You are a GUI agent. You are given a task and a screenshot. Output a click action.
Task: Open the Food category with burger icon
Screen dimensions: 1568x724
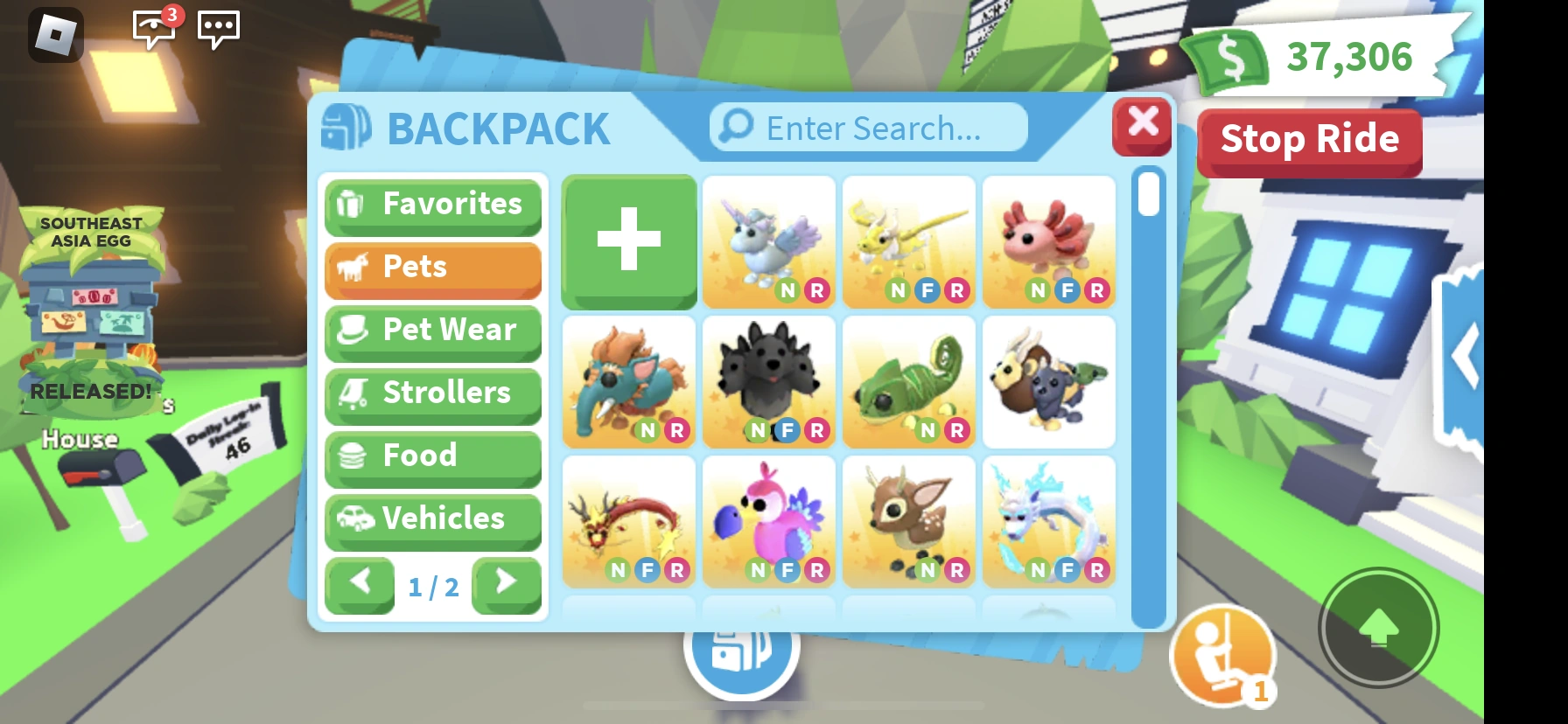pyautogui.click(x=432, y=456)
